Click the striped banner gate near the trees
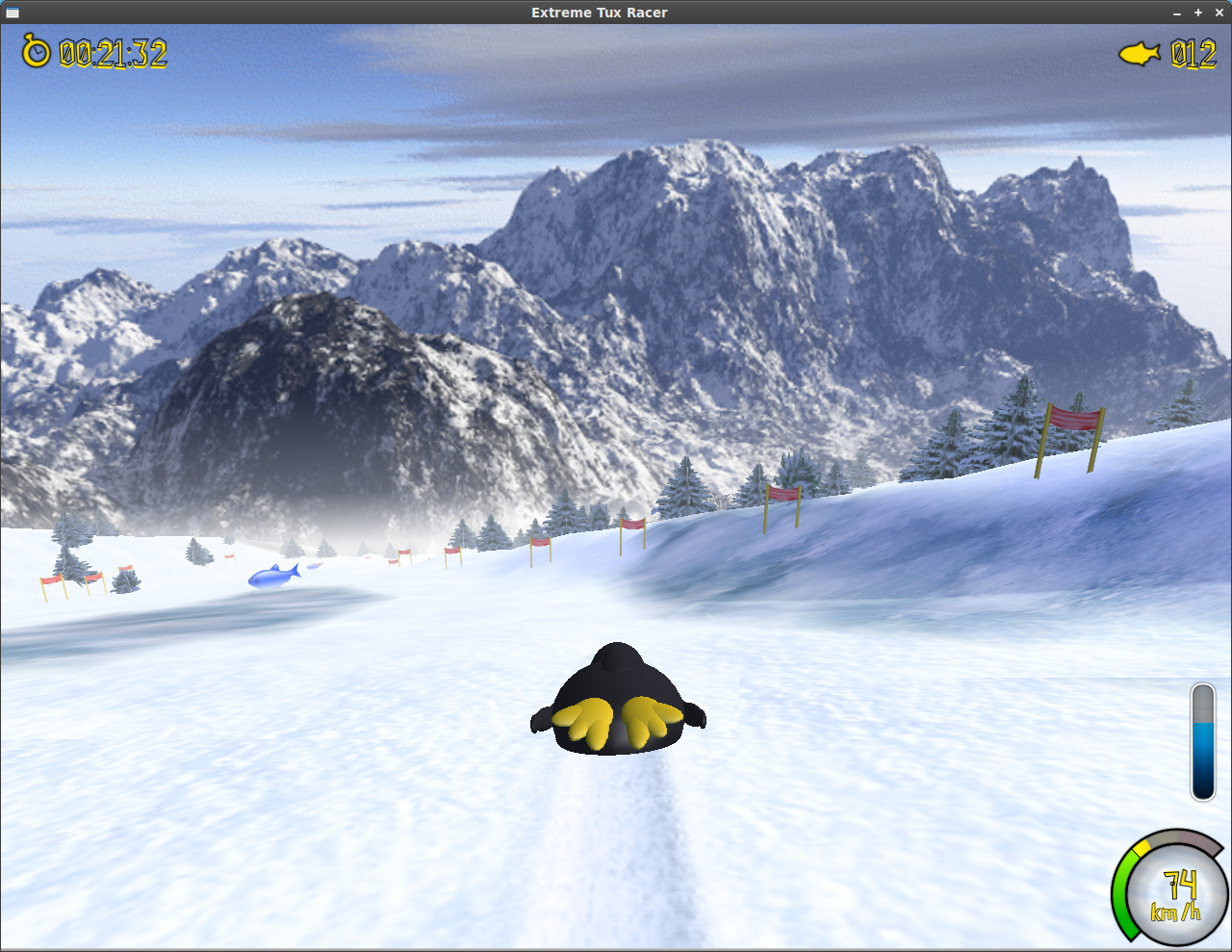The image size is (1232, 952). (x=782, y=496)
